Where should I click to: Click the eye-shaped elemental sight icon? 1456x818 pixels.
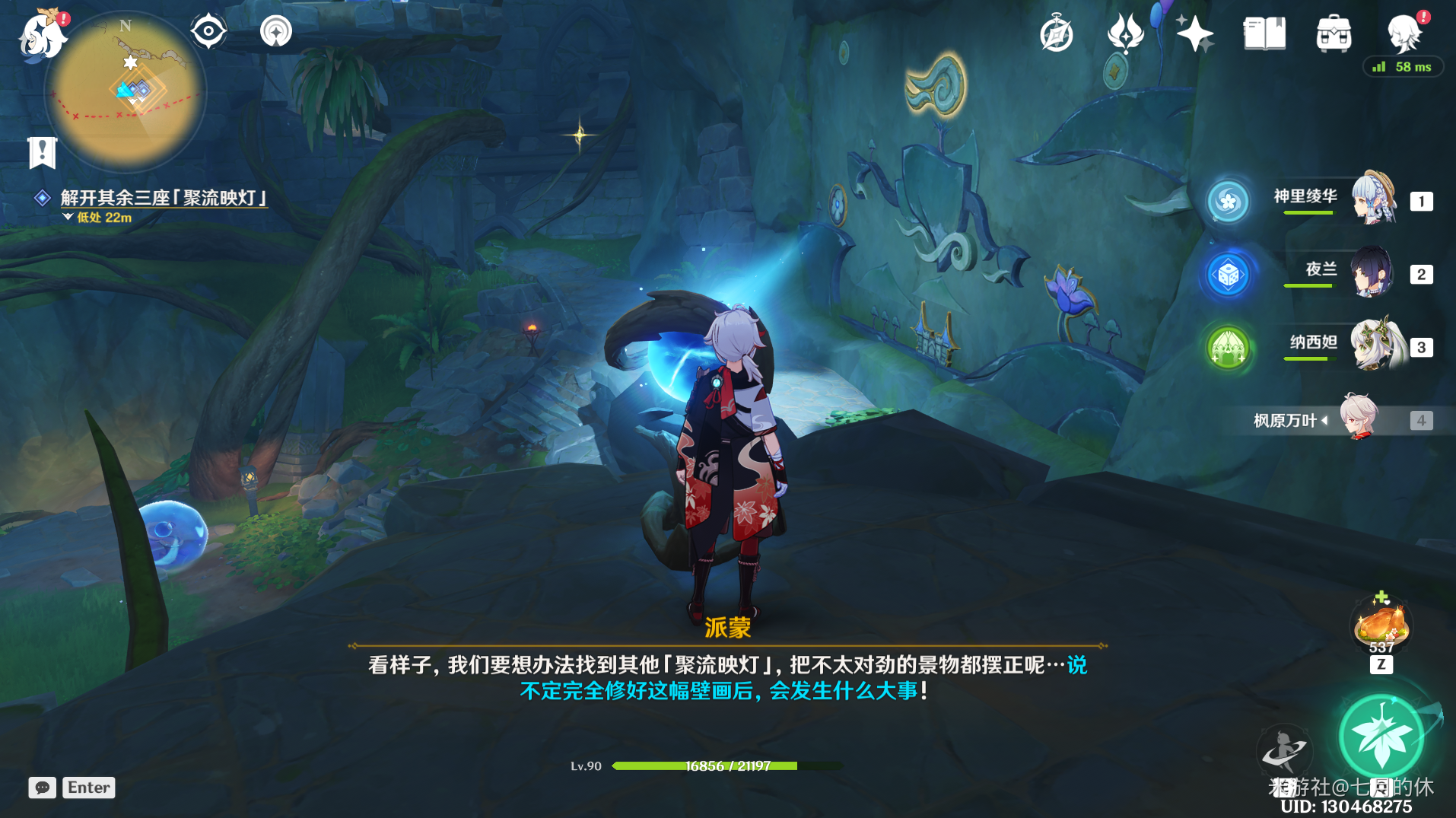click(x=208, y=32)
